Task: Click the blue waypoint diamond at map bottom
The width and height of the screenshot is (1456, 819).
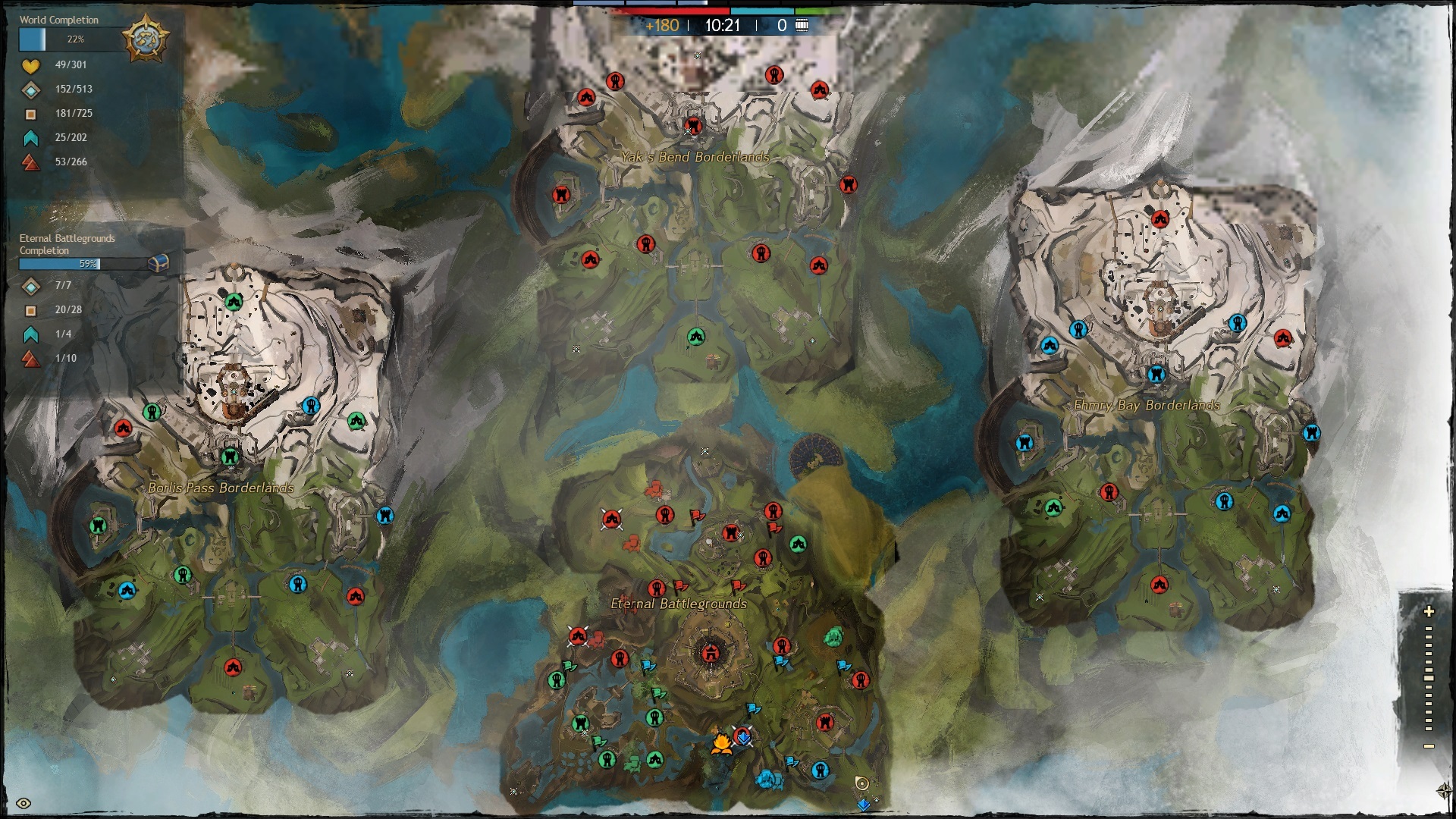Action: tap(863, 805)
